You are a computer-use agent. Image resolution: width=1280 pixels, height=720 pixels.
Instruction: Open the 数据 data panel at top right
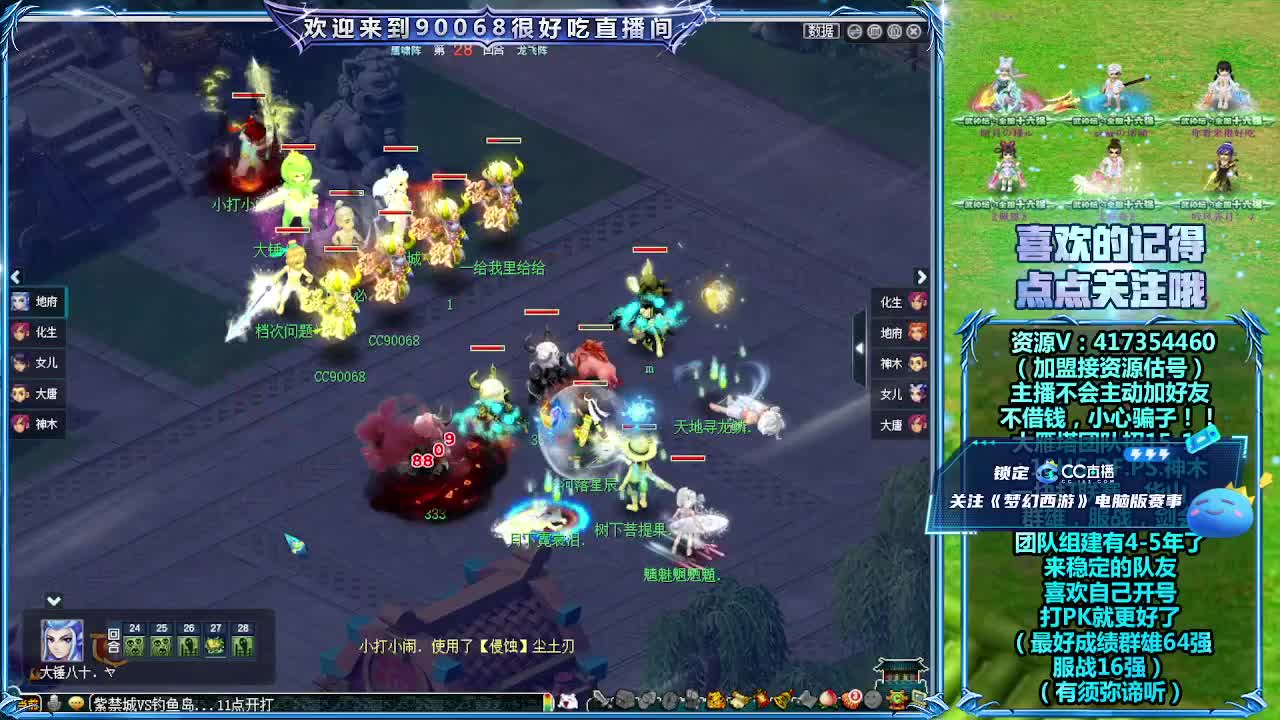[822, 30]
